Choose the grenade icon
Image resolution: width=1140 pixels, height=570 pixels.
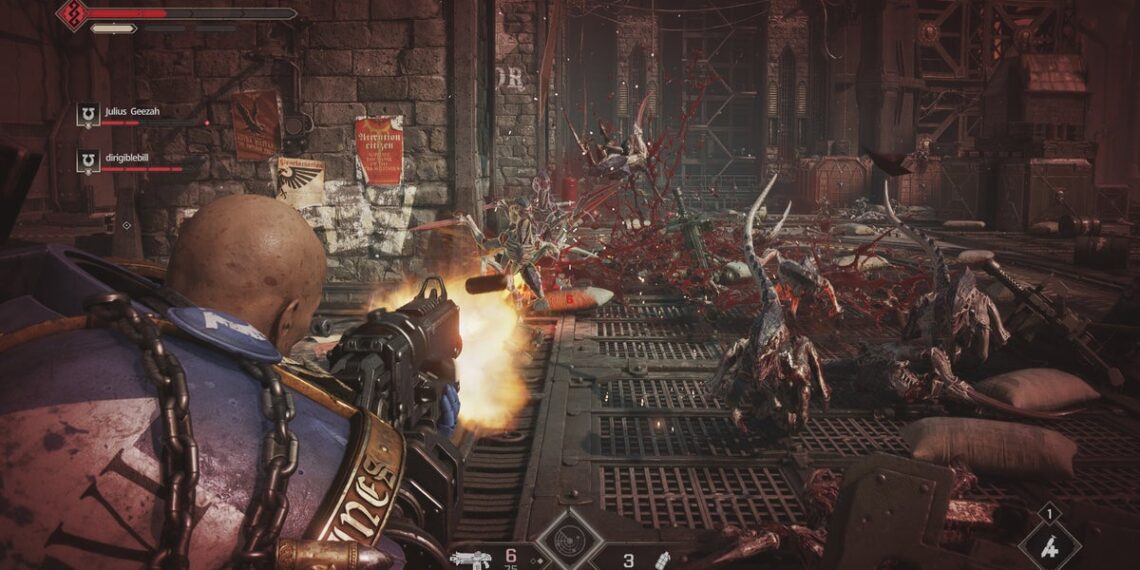click(x=660, y=559)
